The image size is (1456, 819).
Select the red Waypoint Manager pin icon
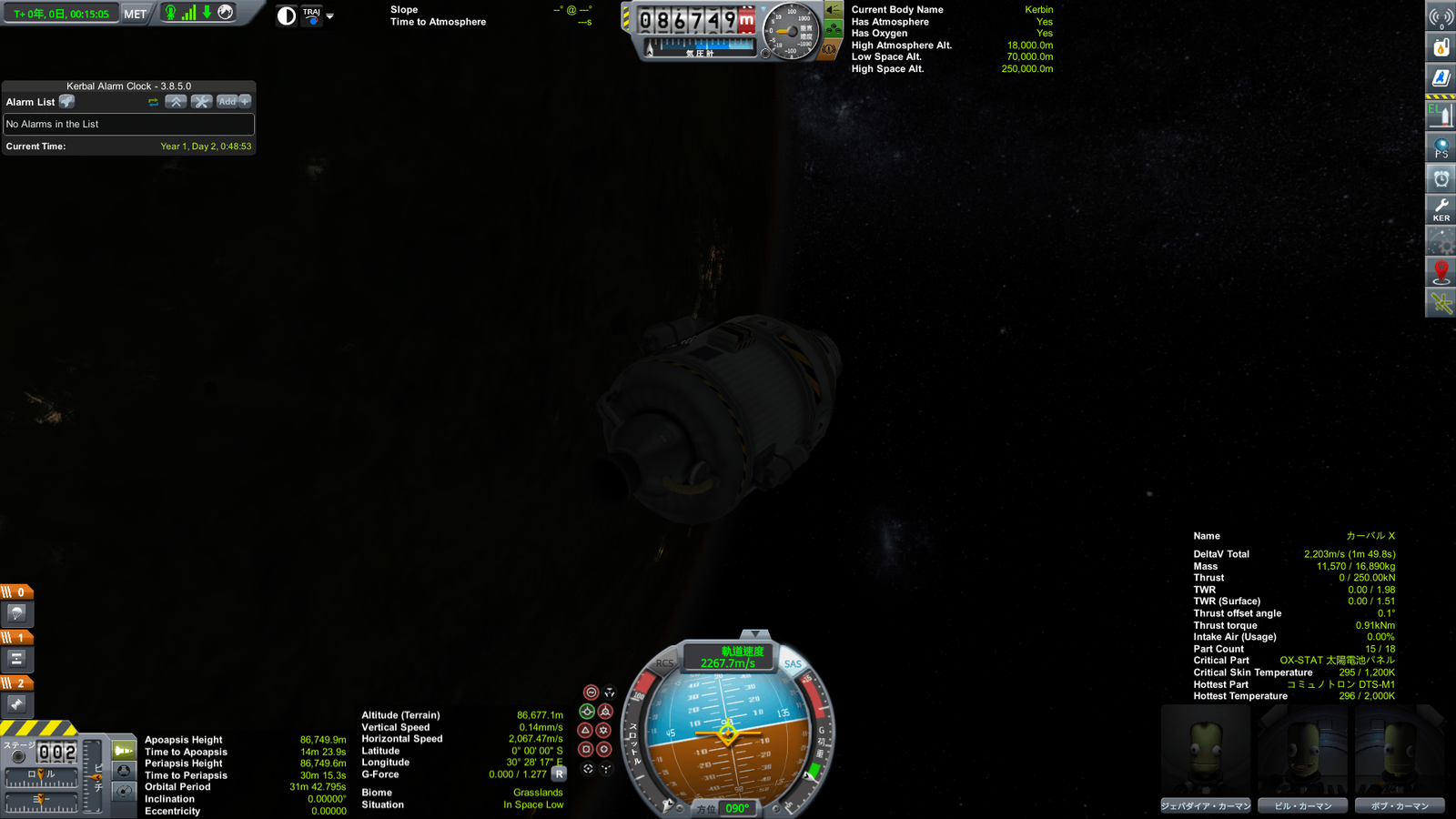(1441, 270)
